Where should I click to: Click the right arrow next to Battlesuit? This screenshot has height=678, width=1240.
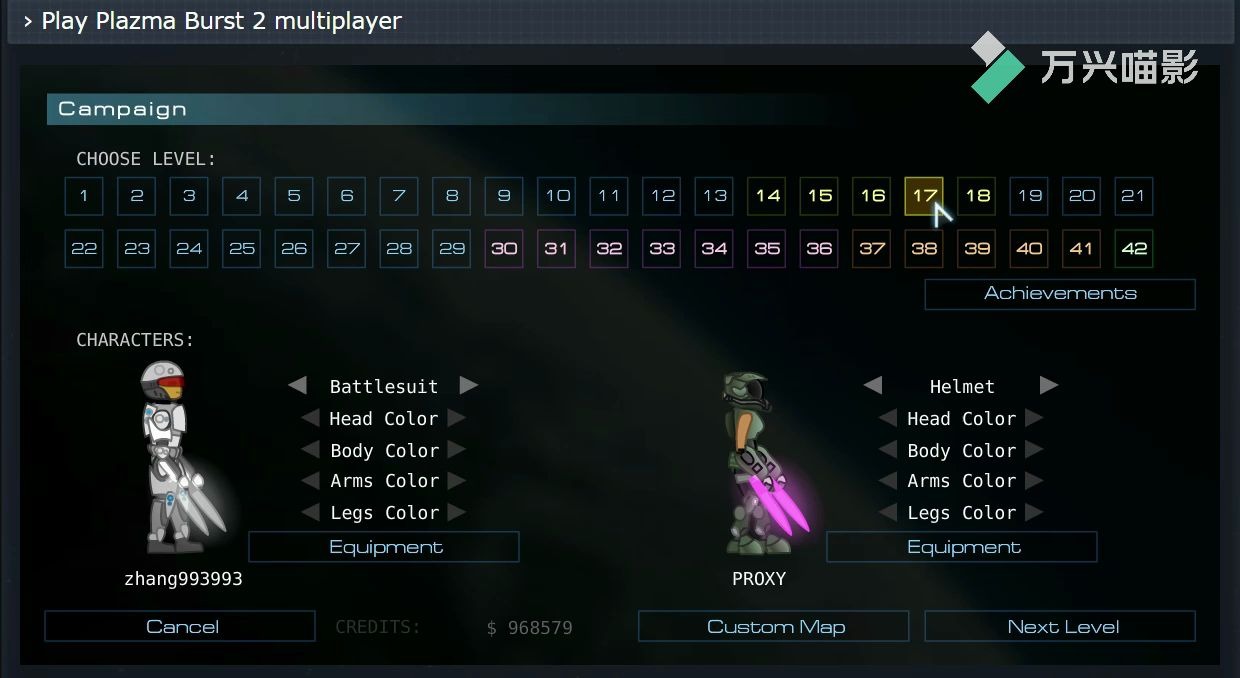468,385
